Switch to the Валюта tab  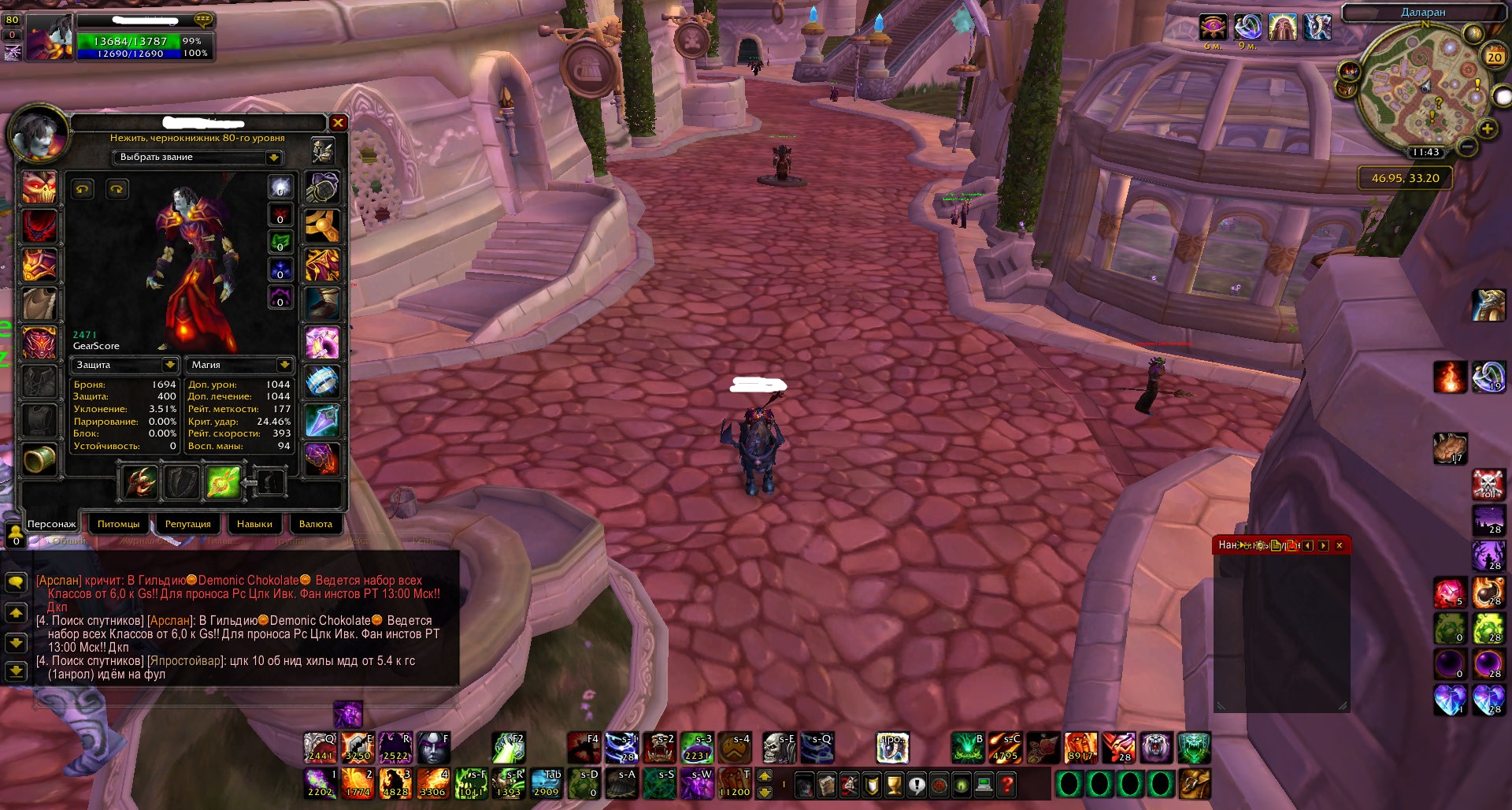[315, 524]
